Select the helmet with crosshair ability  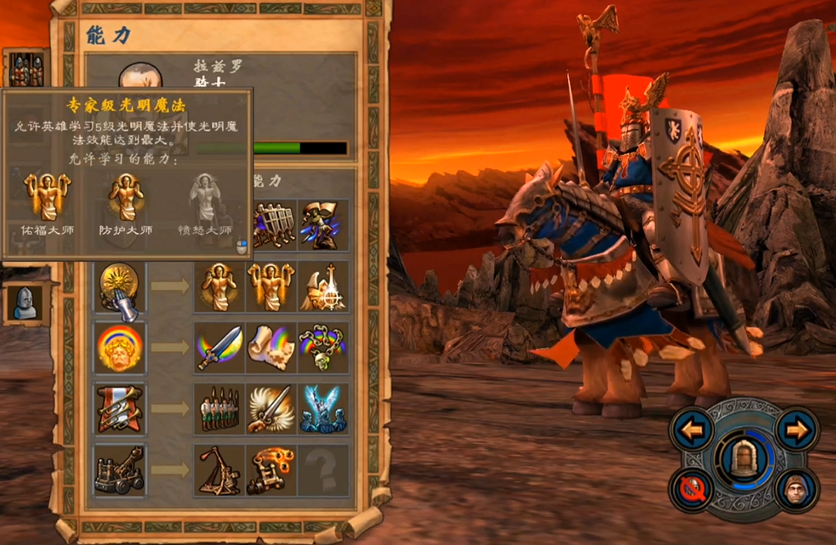324,288
